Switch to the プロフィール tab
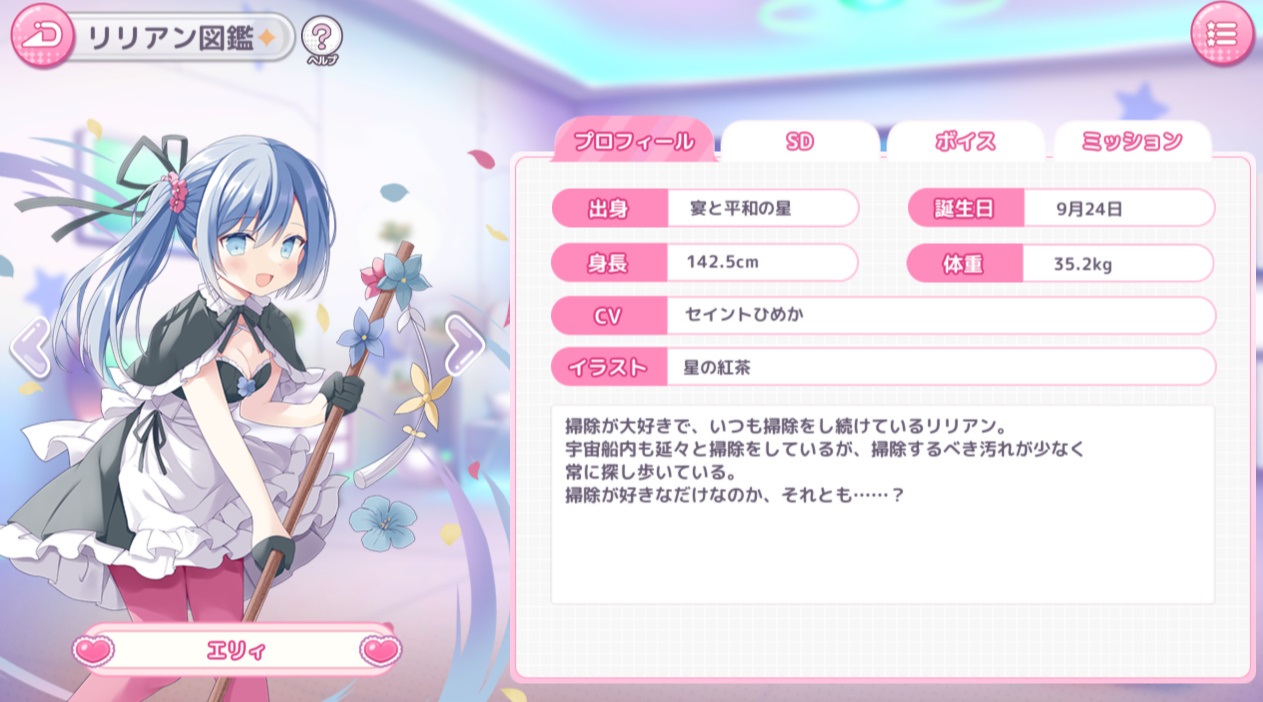Viewport: 1263px width, 702px height. pyautogui.click(x=634, y=142)
